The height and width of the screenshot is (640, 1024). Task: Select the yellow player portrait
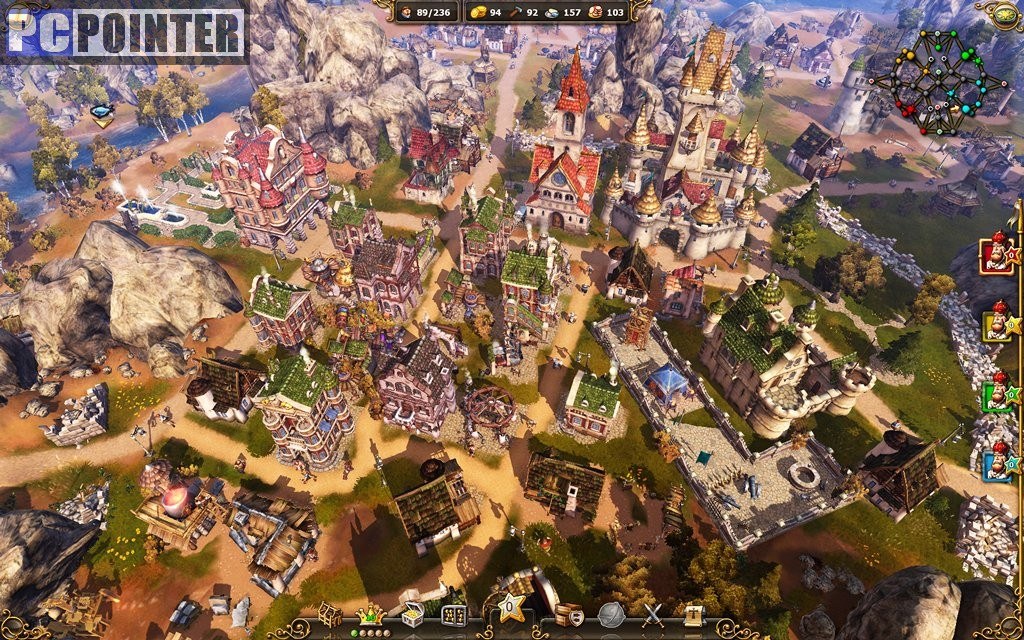996,324
